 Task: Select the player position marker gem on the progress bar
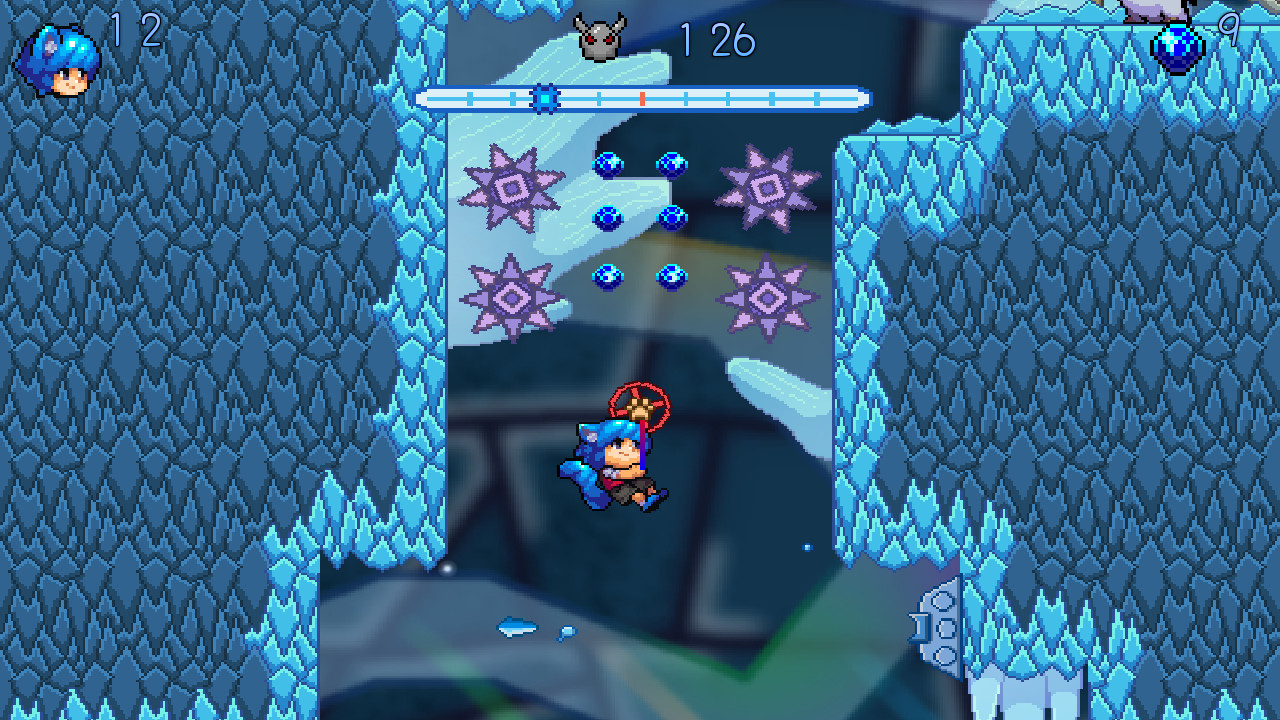(x=544, y=99)
